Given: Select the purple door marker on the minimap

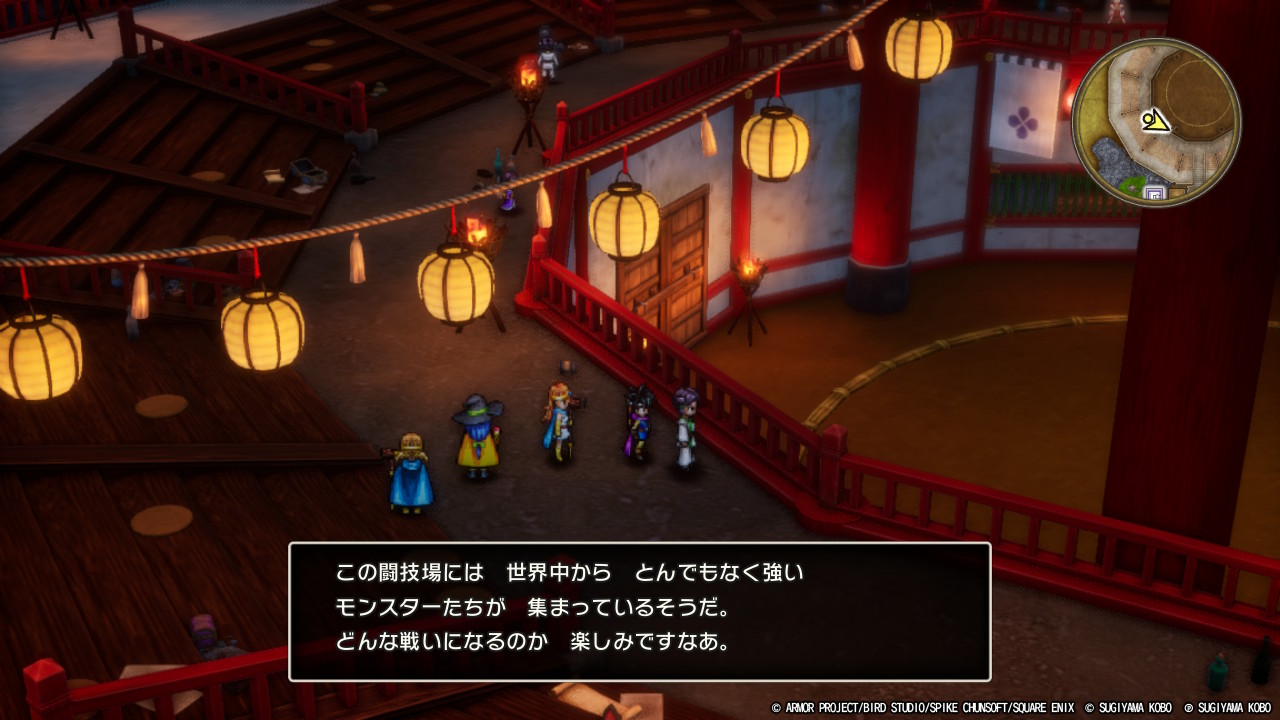Looking at the screenshot, I should click(1154, 191).
